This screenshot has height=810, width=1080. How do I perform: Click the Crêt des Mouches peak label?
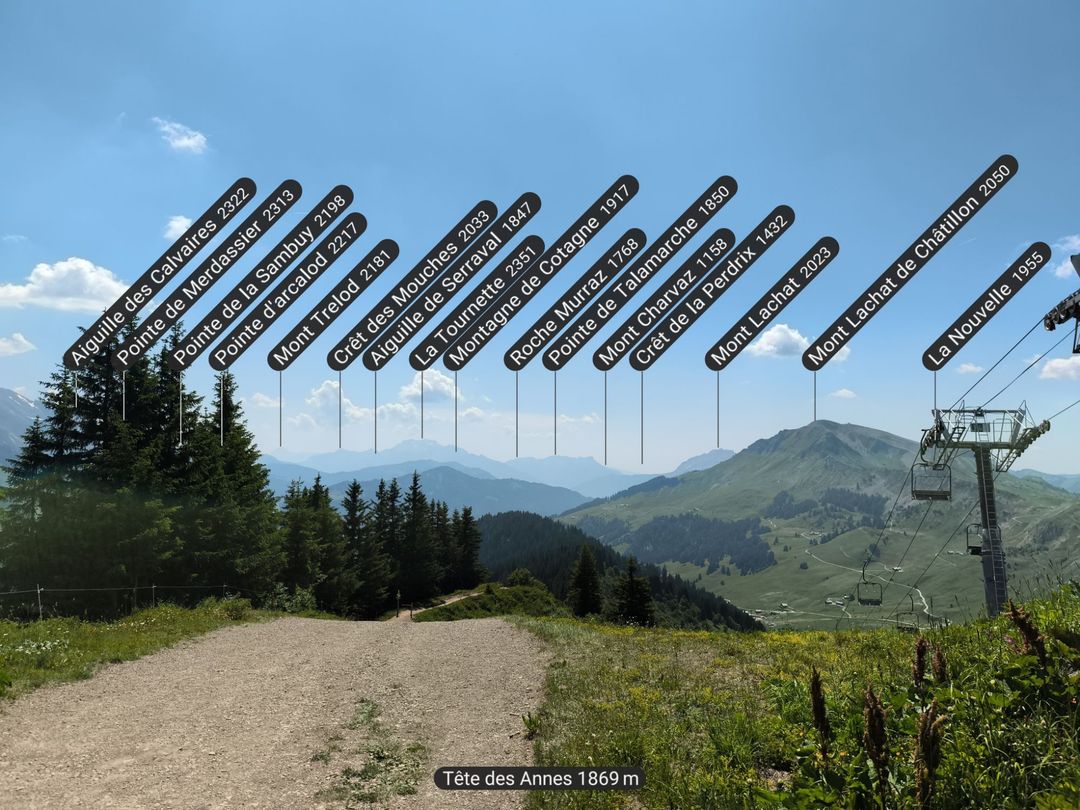click(412, 285)
